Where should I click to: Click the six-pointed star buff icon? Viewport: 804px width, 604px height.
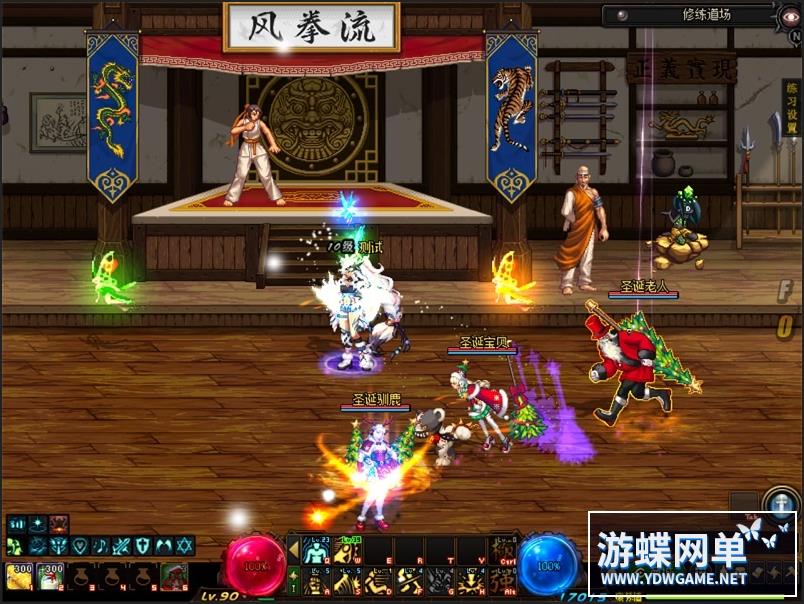coord(186,546)
